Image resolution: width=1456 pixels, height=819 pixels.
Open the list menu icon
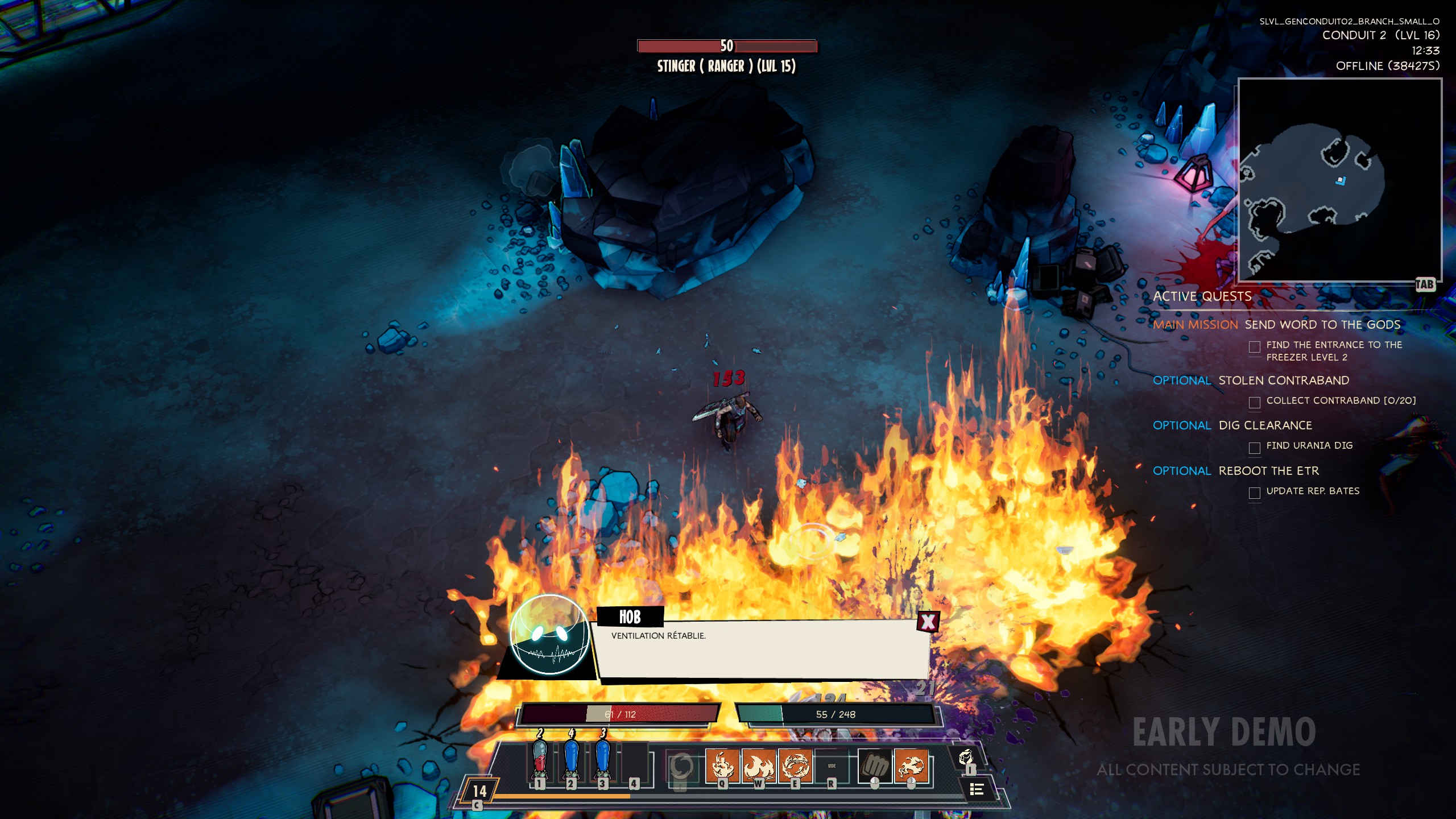point(977,789)
